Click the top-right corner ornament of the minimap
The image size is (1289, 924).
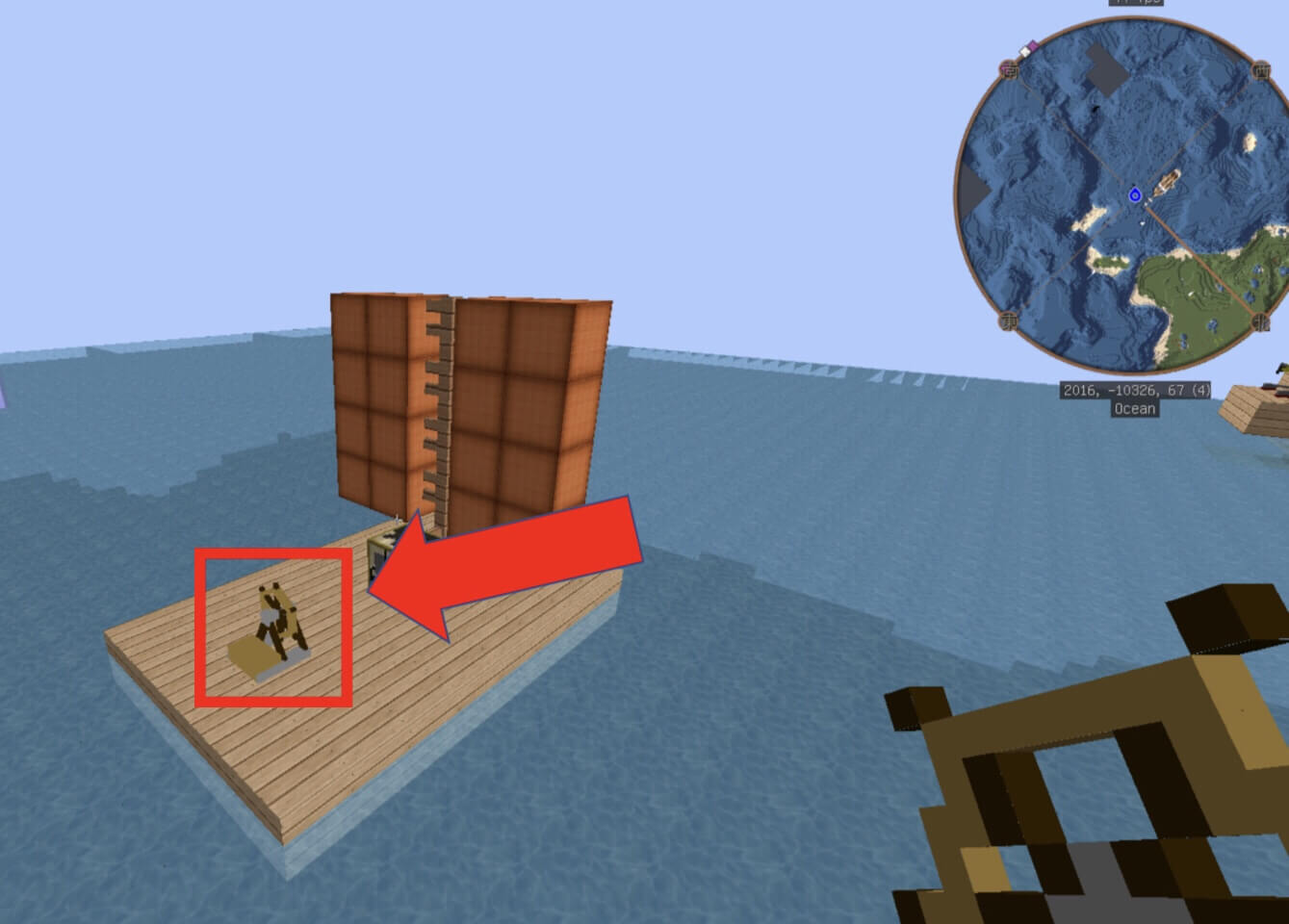1260,71
